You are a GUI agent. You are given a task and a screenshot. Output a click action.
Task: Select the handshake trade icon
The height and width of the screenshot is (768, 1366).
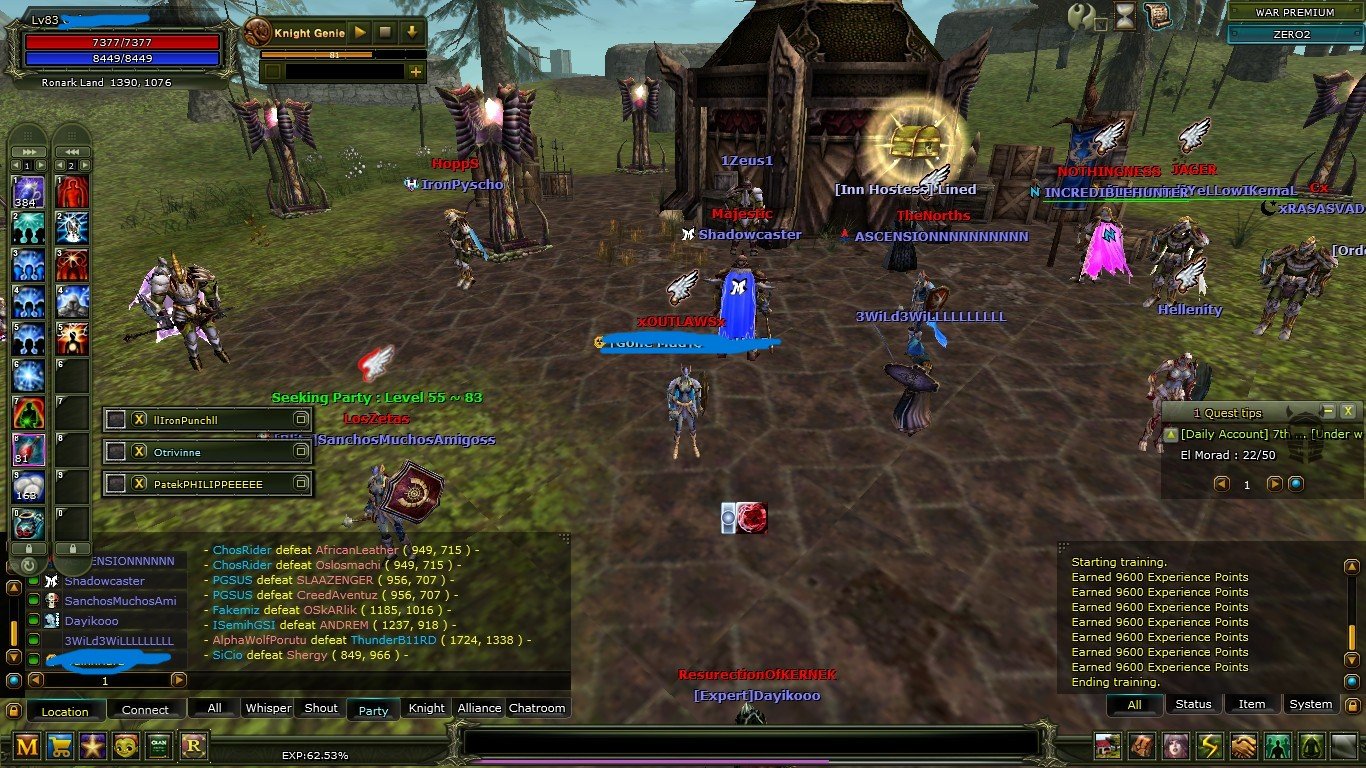1243,745
